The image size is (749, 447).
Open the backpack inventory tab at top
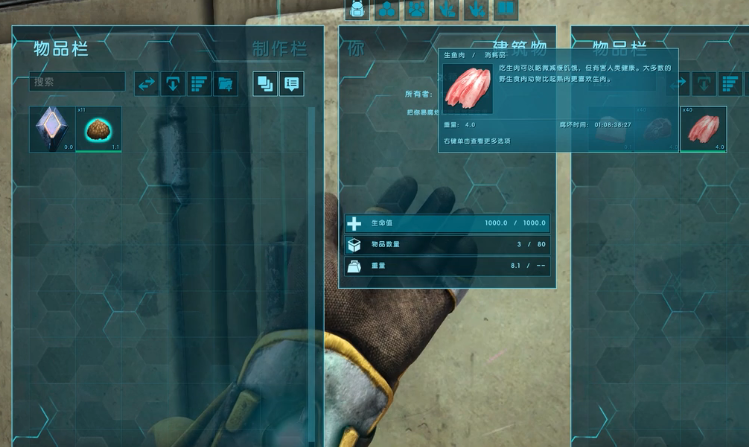click(357, 10)
